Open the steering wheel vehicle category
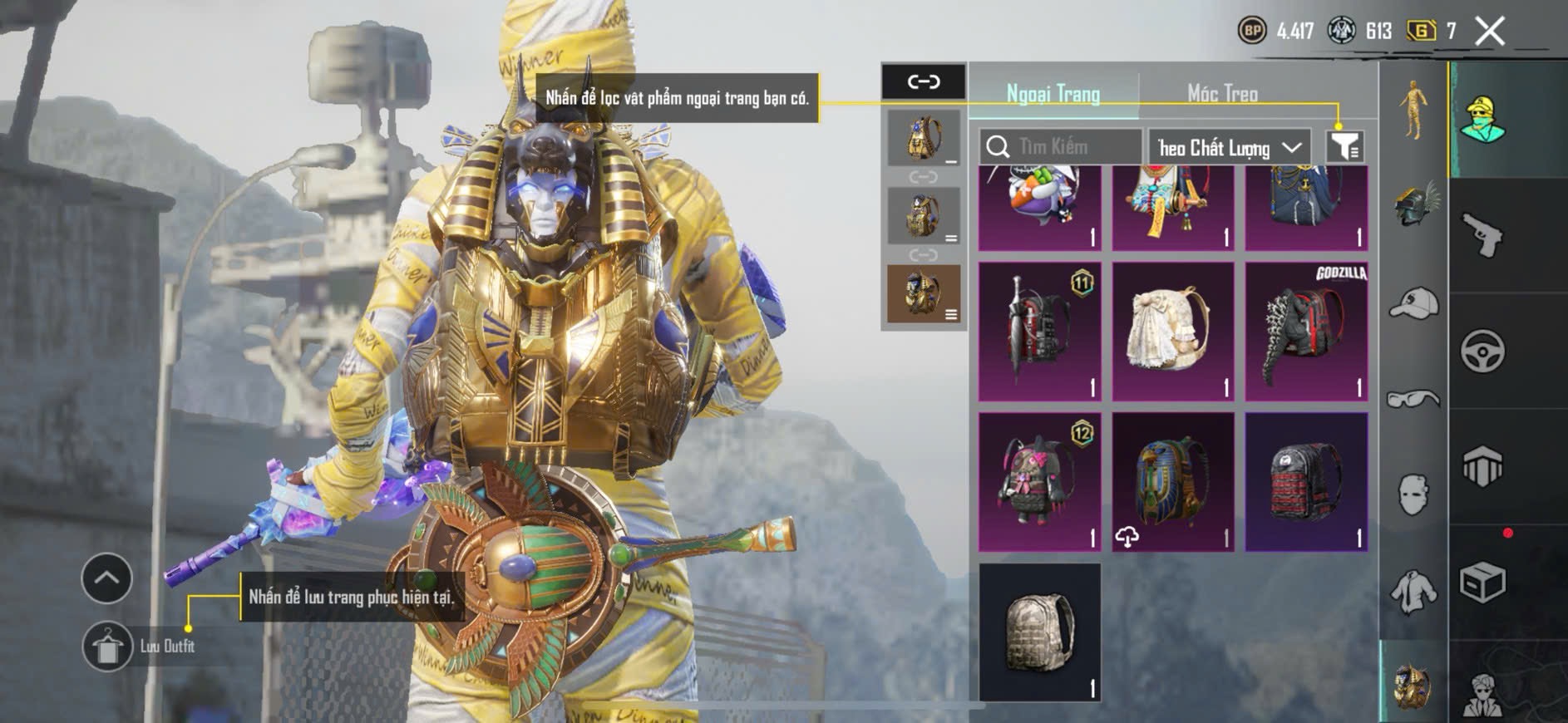The width and height of the screenshot is (1568, 723). tap(1483, 351)
